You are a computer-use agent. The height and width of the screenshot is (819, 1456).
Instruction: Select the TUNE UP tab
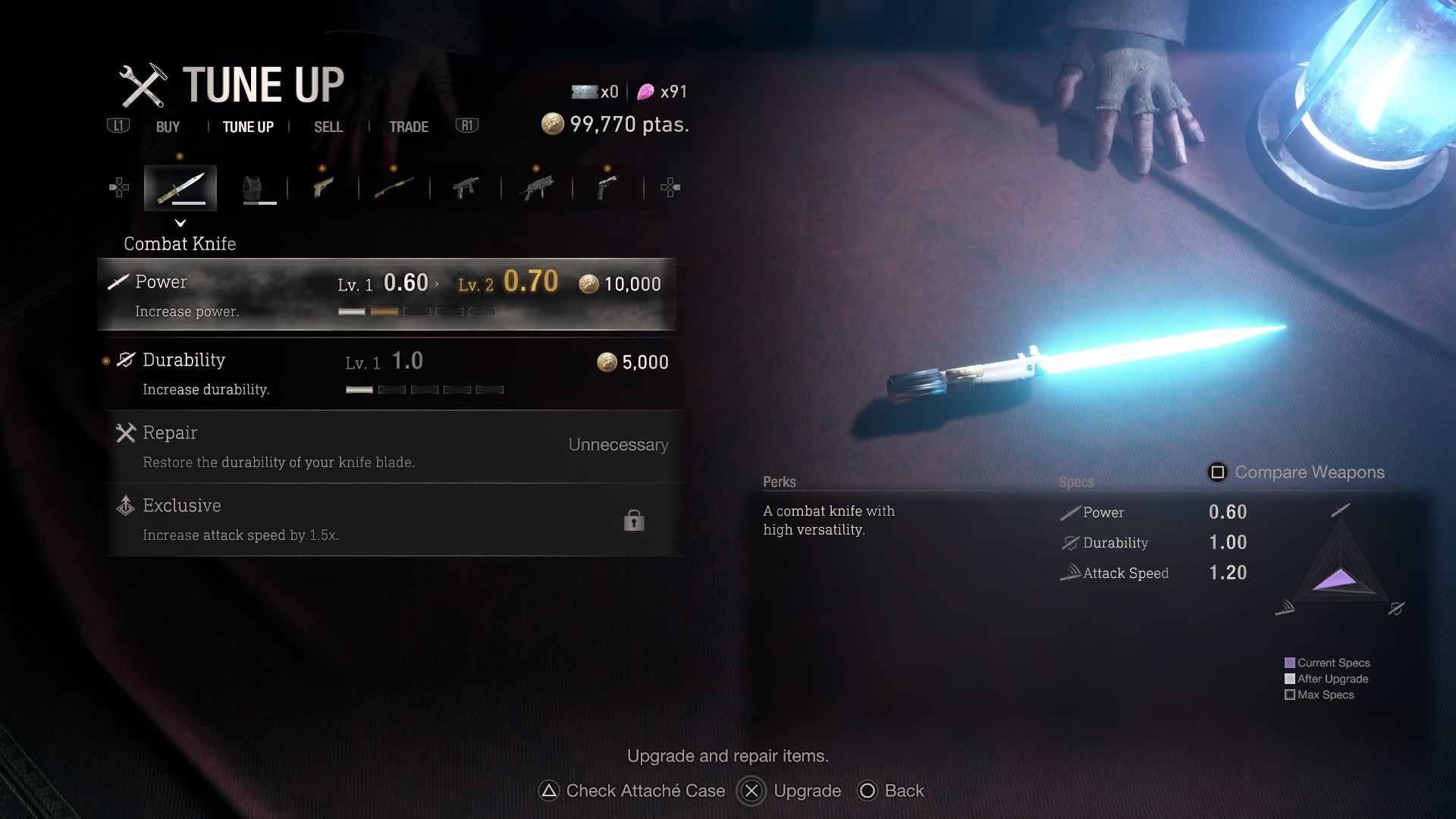pos(248,127)
